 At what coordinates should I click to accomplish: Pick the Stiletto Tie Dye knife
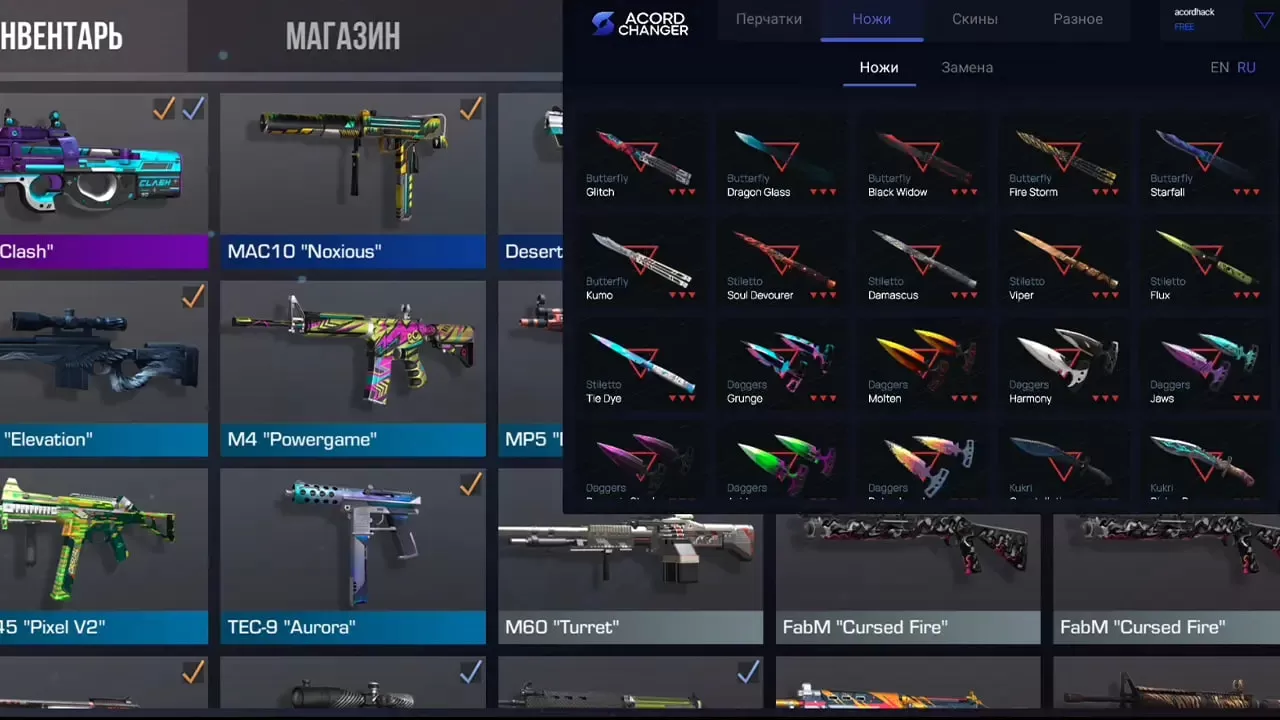[641, 367]
